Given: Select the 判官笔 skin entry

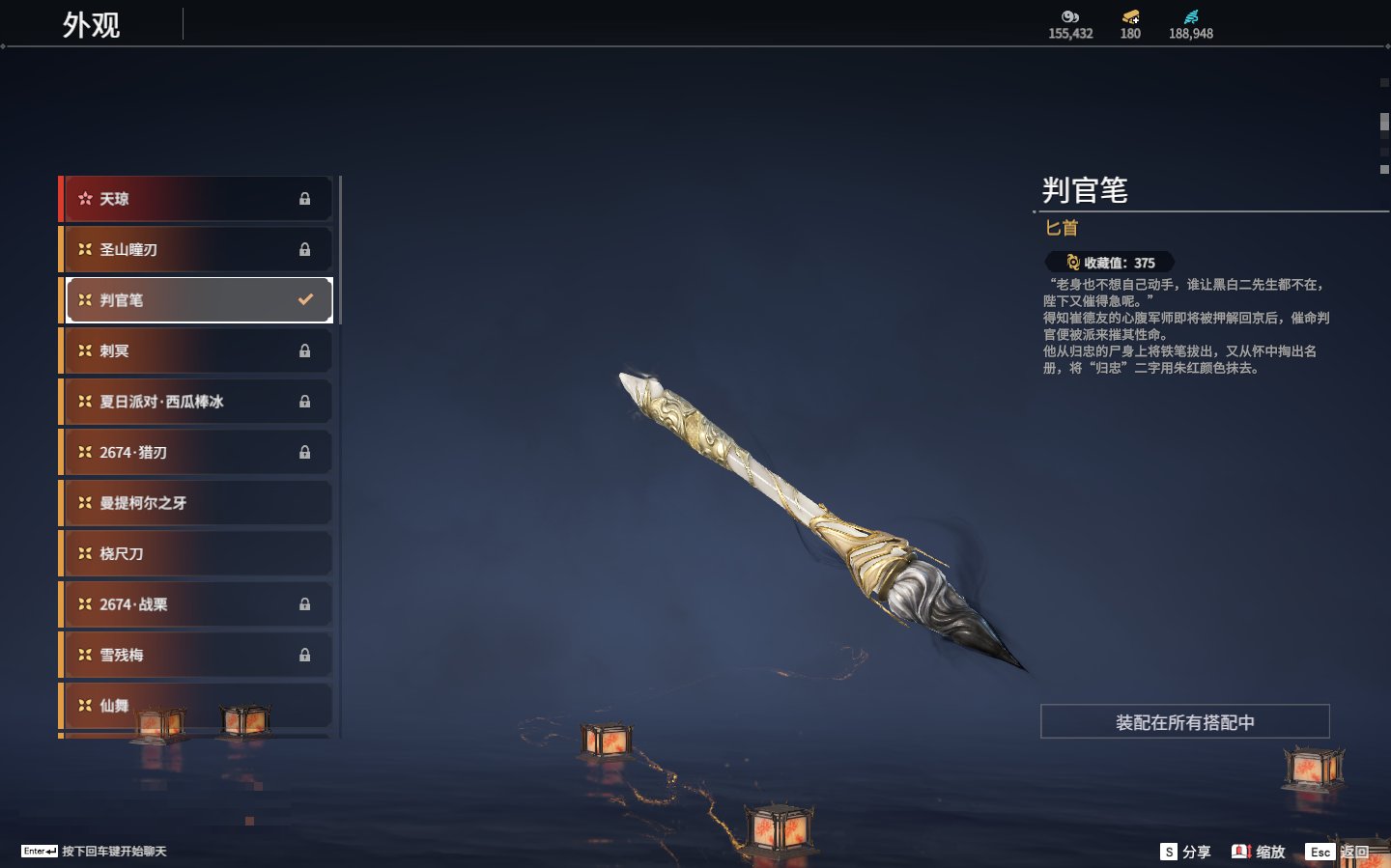Looking at the screenshot, I should [199, 300].
